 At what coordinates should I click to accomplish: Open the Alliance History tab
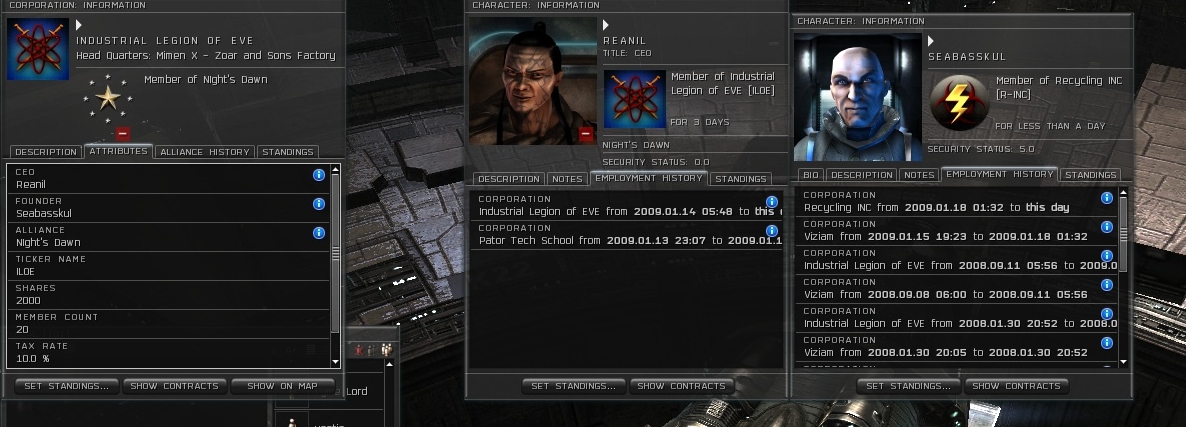[x=205, y=152]
